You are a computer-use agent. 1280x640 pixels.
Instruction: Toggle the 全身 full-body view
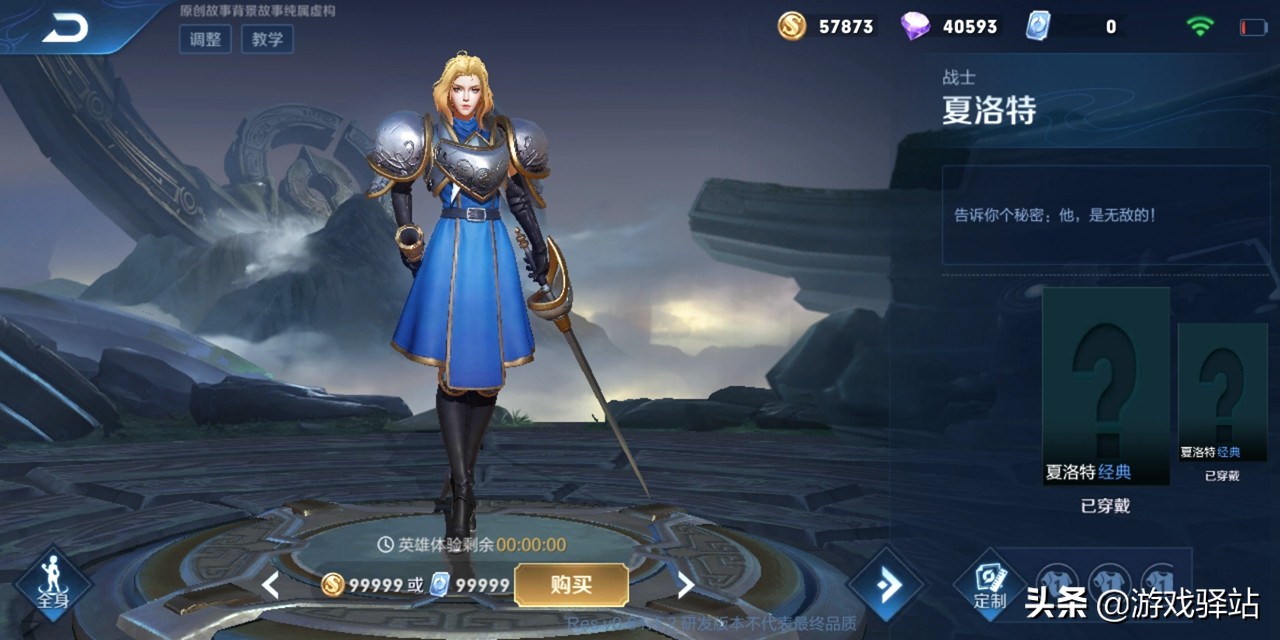pyautogui.click(x=53, y=583)
